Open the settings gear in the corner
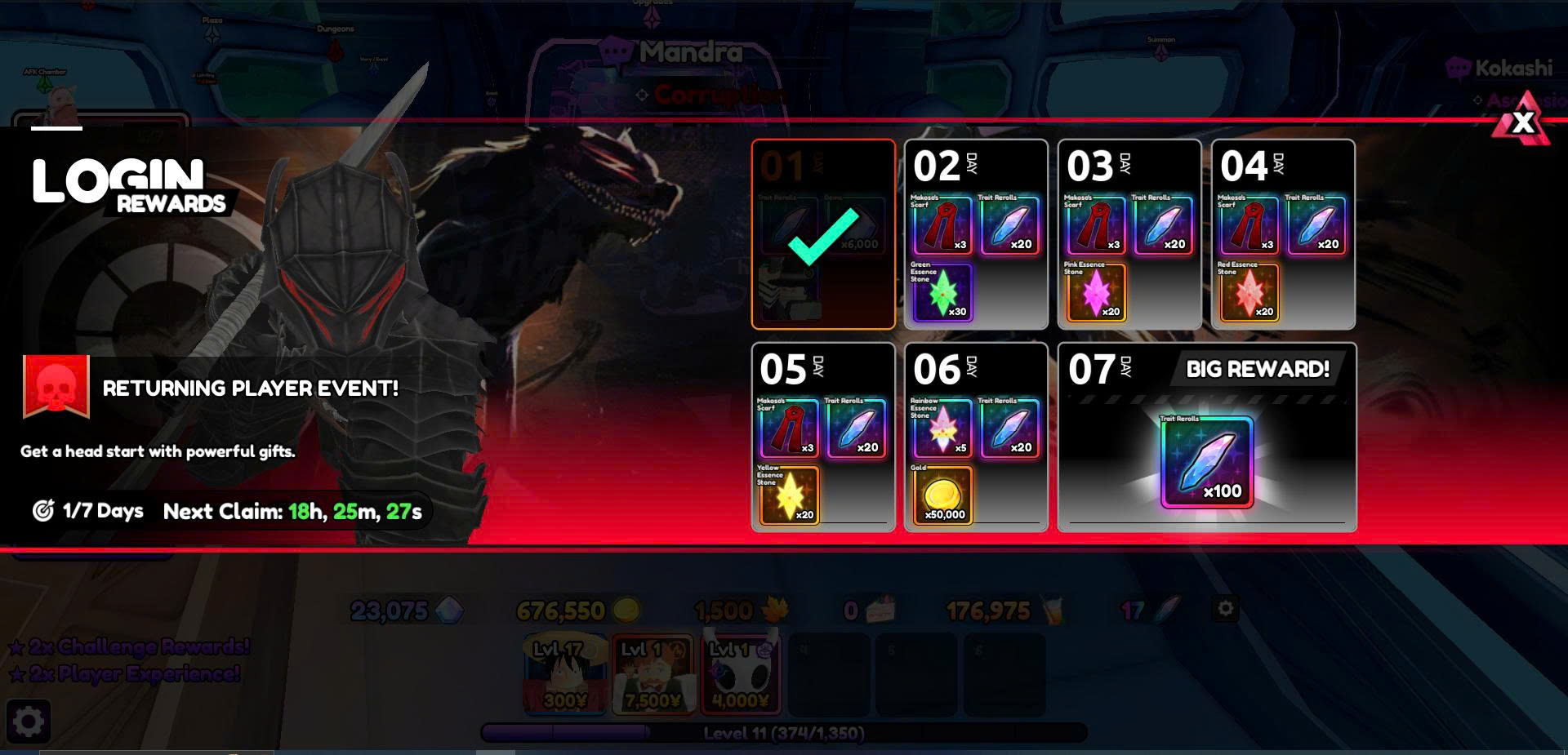Image resolution: width=1568 pixels, height=755 pixels. [29, 722]
